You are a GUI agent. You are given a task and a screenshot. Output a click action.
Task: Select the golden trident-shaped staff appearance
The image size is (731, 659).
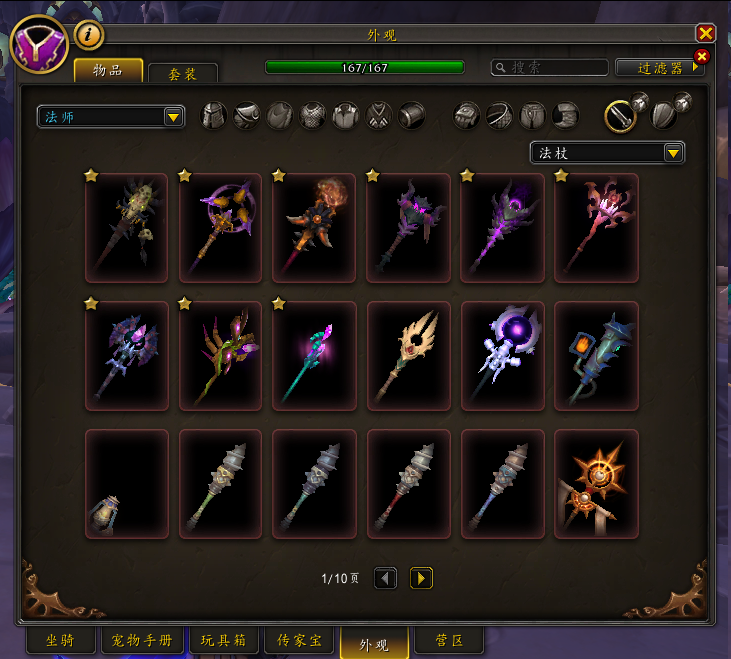pyautogui.click(x=408, y=357)
